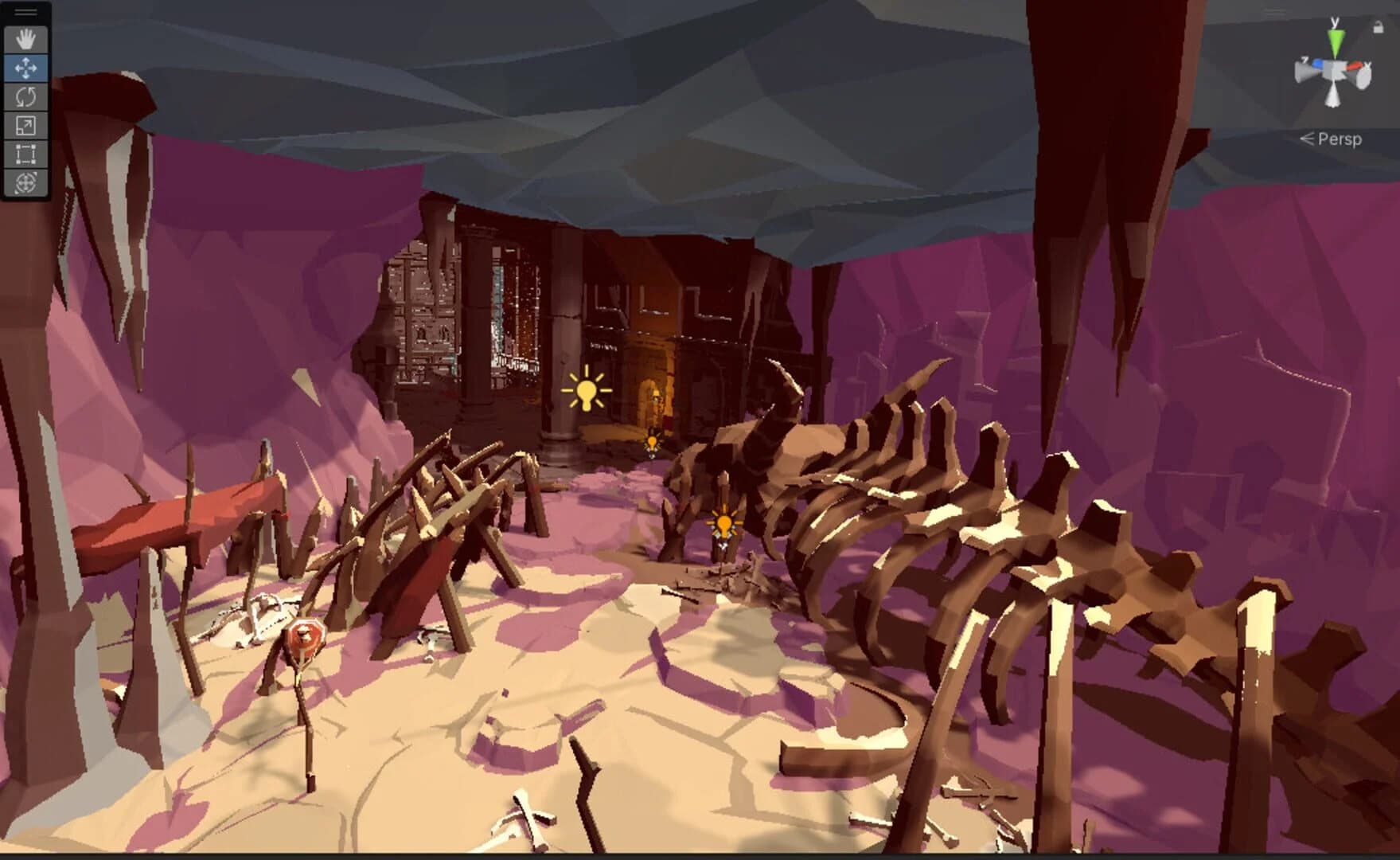Click the green Y cone on the scene gizmo
Screen dimensions: 1400x860
point(1336,40)
